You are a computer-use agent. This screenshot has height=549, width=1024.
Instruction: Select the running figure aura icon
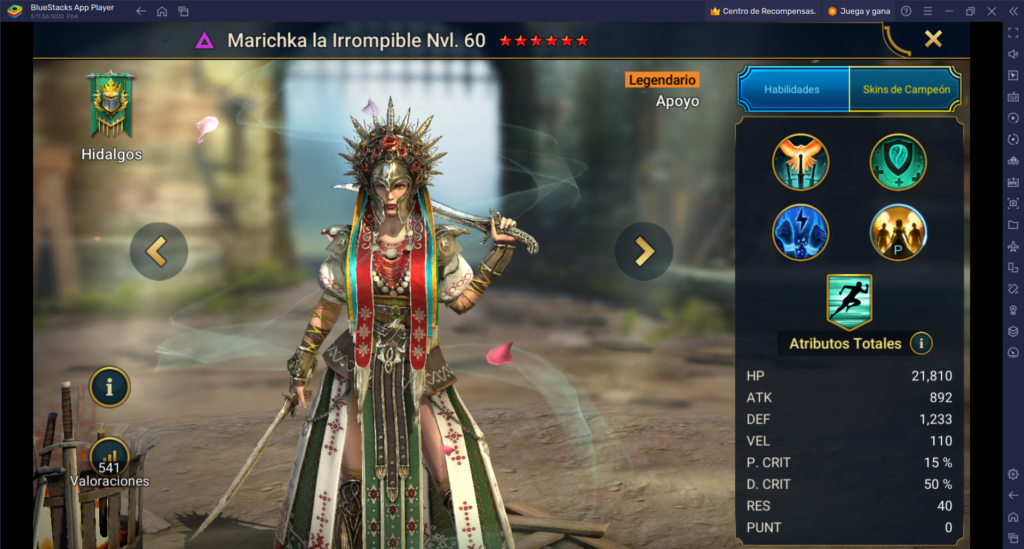coord(849,301)
